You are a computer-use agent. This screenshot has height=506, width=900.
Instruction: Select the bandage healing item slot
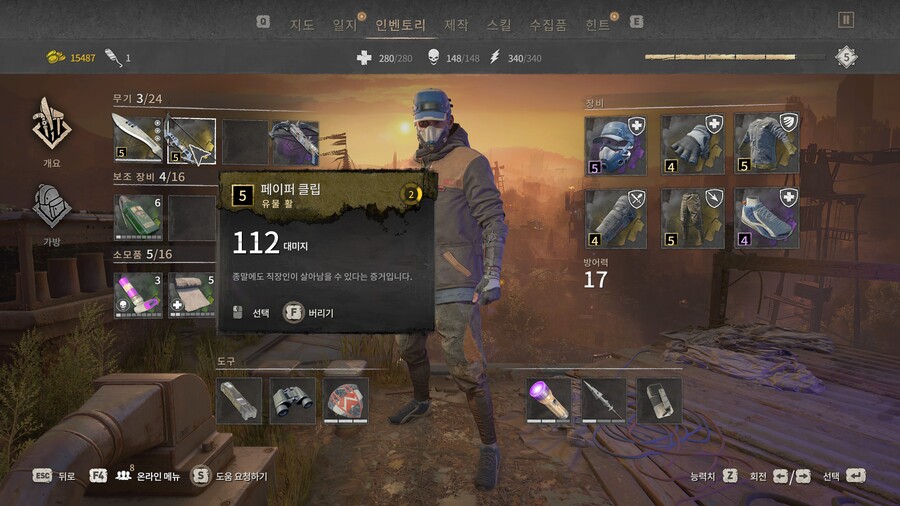pos(191,295)
